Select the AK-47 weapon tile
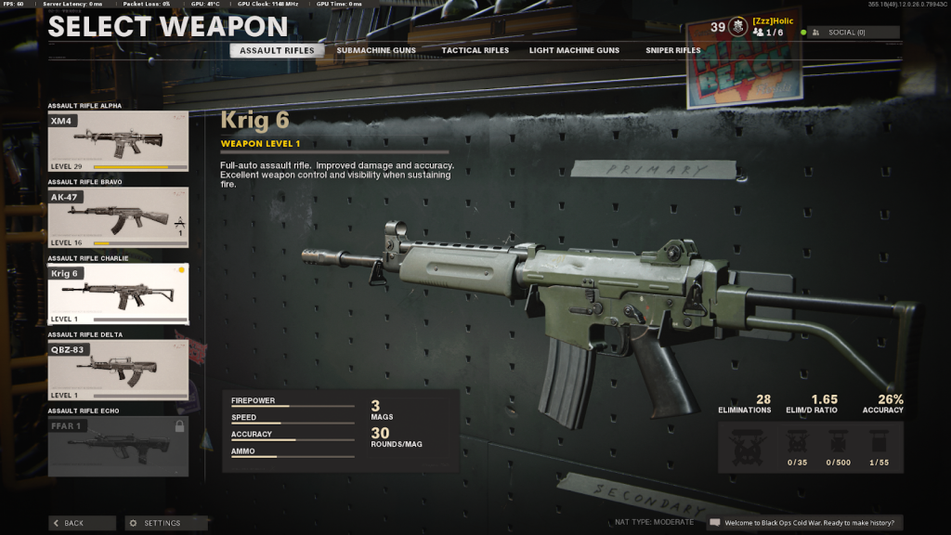Screen dimensions: 951x535 pyautogui.click(x=118, y=218)
